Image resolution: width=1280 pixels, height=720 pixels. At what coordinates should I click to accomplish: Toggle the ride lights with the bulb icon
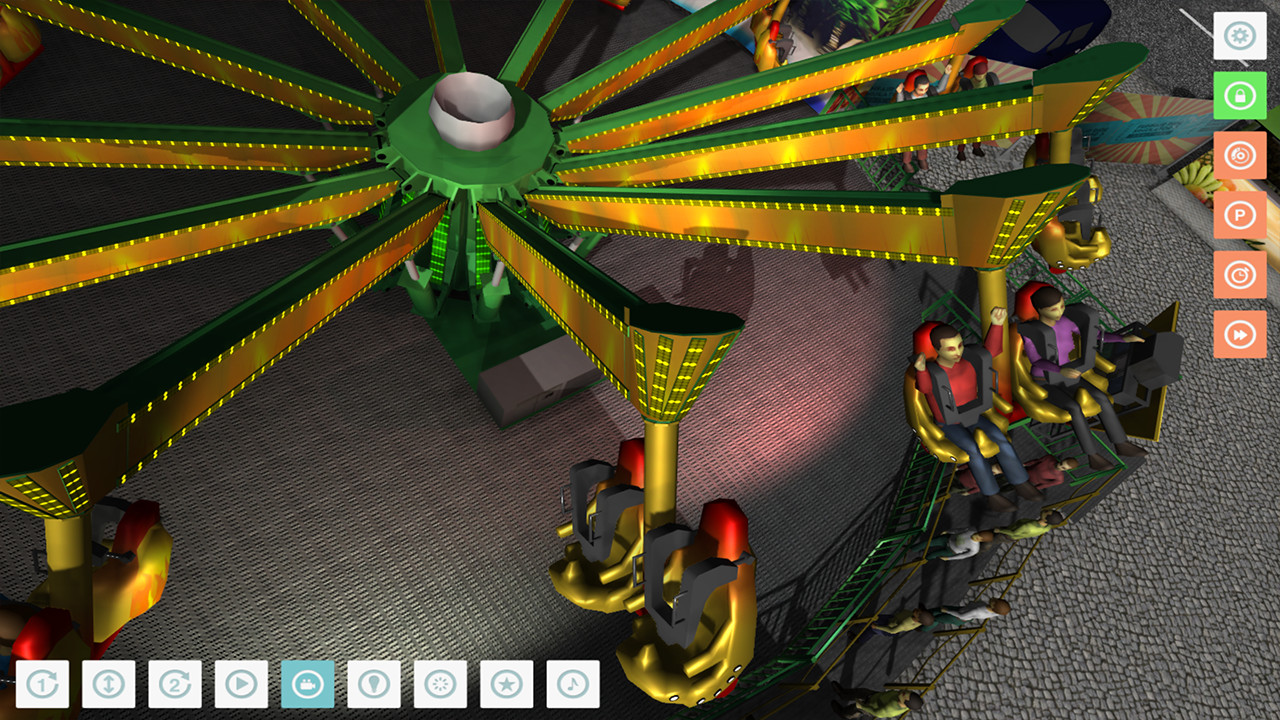tap(375, 686)
